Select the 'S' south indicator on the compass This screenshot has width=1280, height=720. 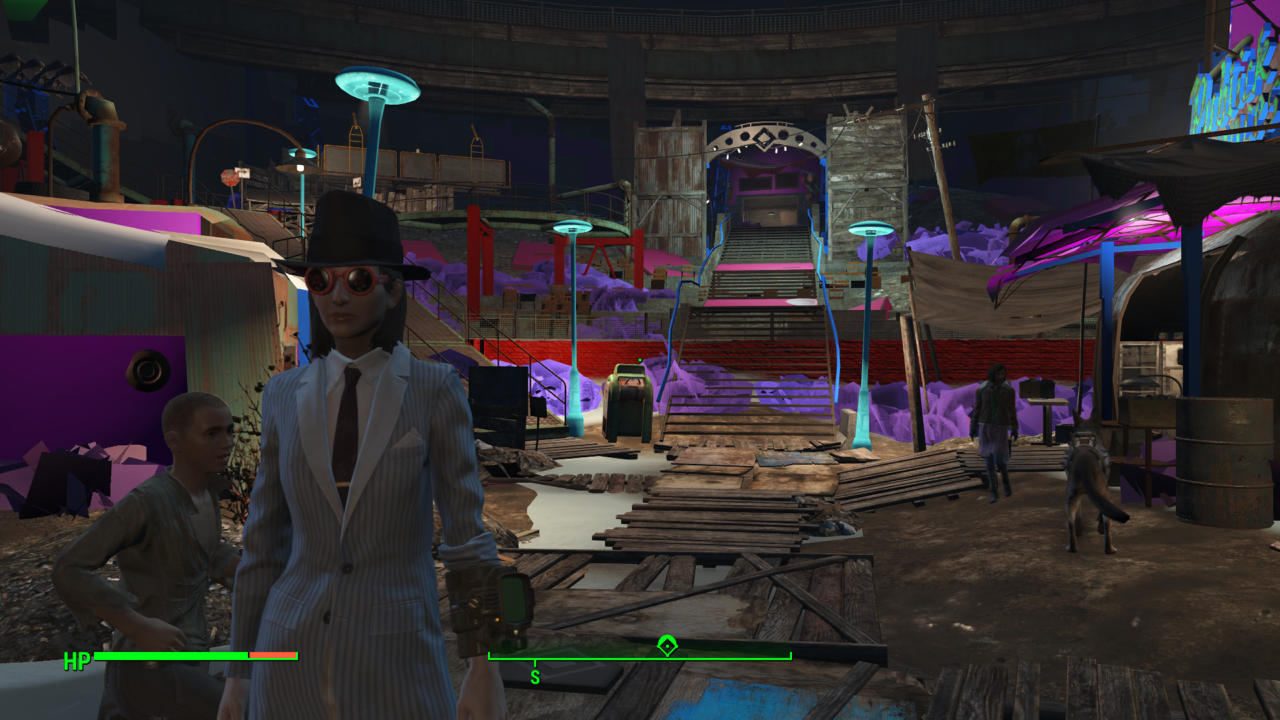click(537, 675)
